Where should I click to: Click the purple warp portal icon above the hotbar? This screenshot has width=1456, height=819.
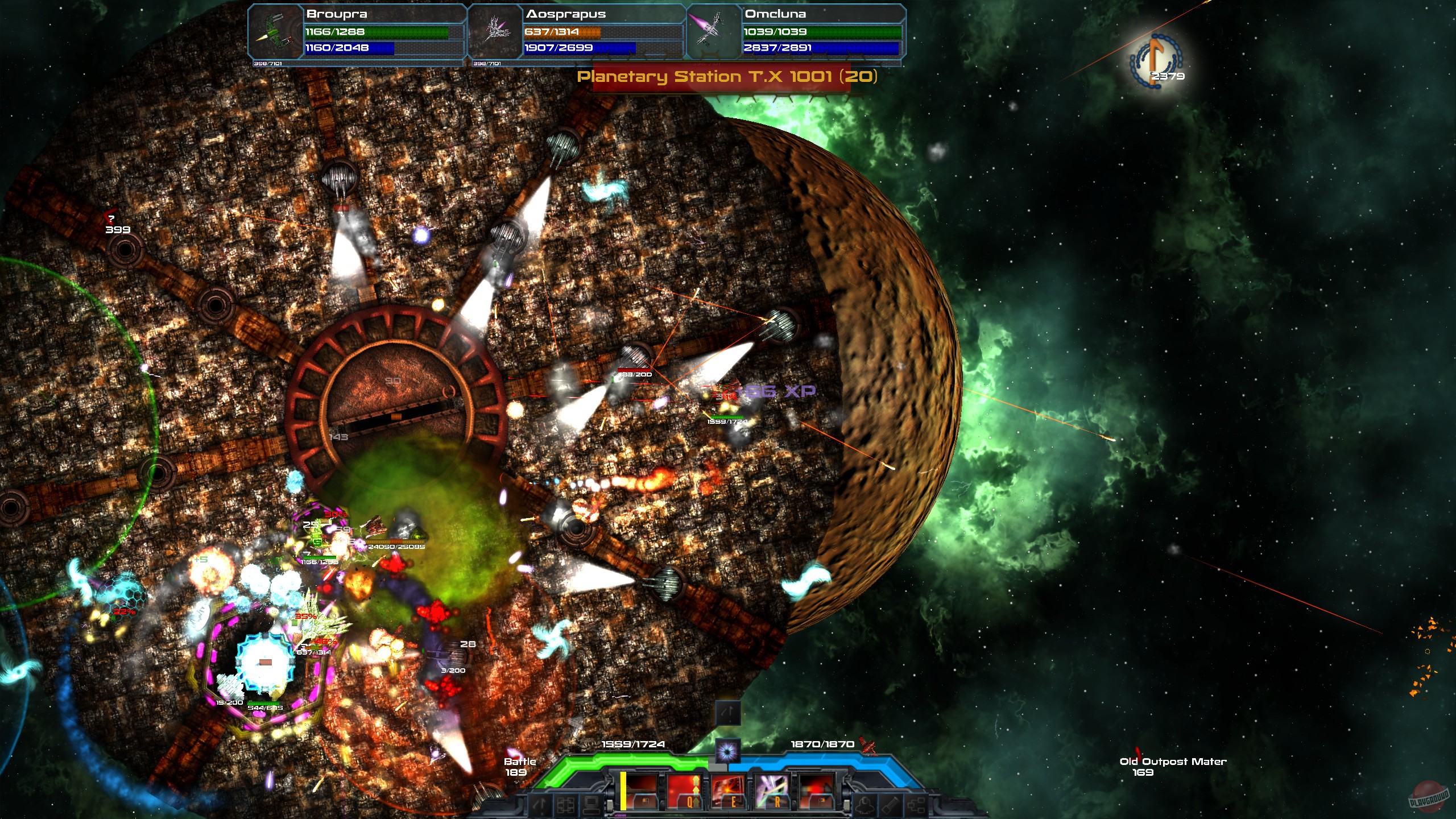coord(727,749)
